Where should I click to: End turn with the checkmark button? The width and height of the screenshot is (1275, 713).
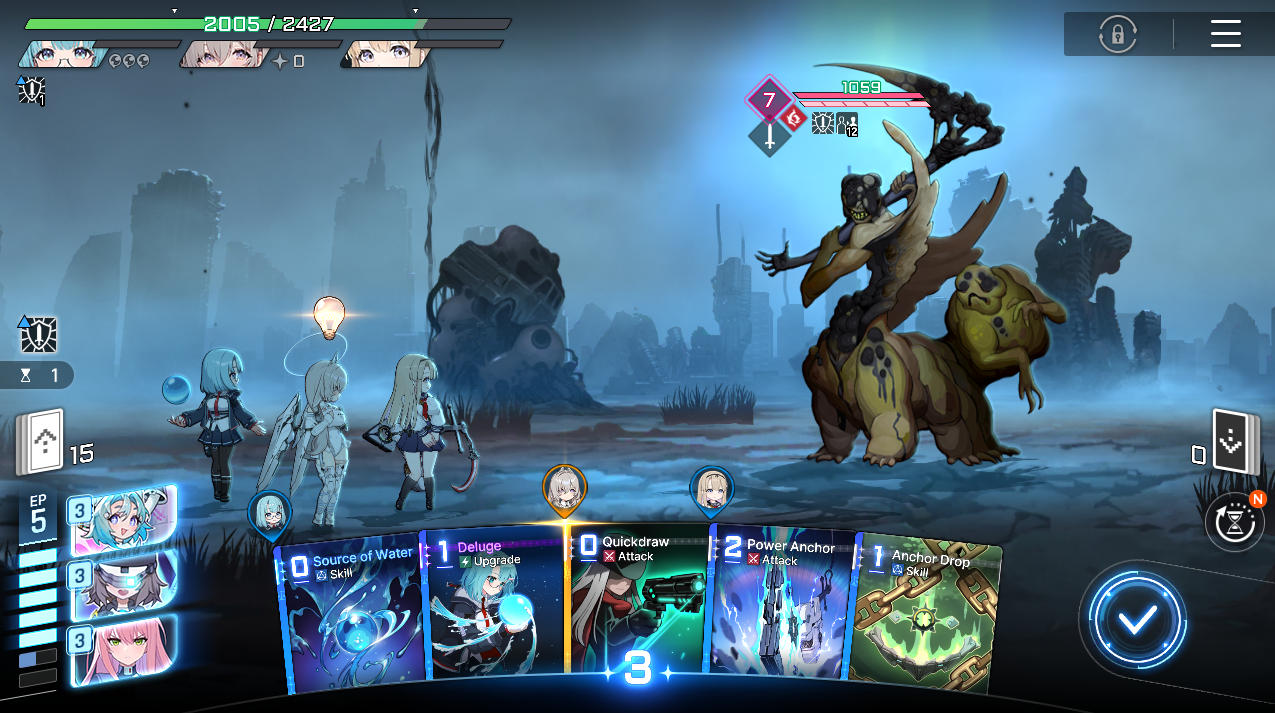click(1137, 620)
